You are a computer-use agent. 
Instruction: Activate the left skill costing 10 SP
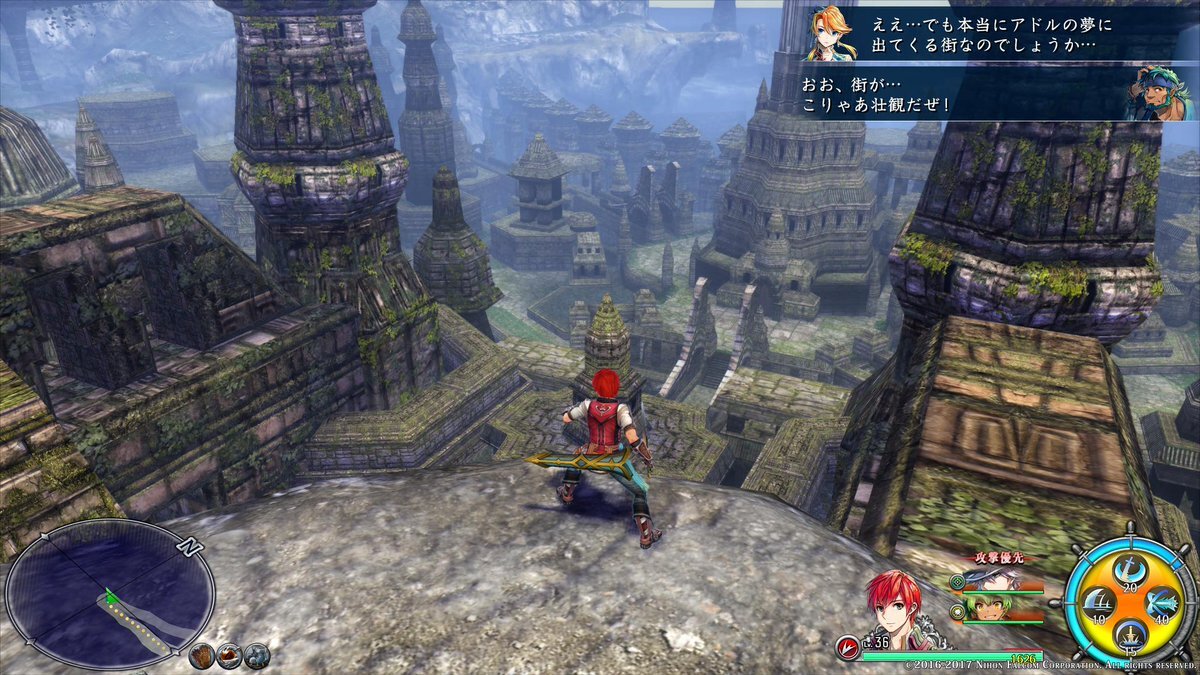[1097, 604]
